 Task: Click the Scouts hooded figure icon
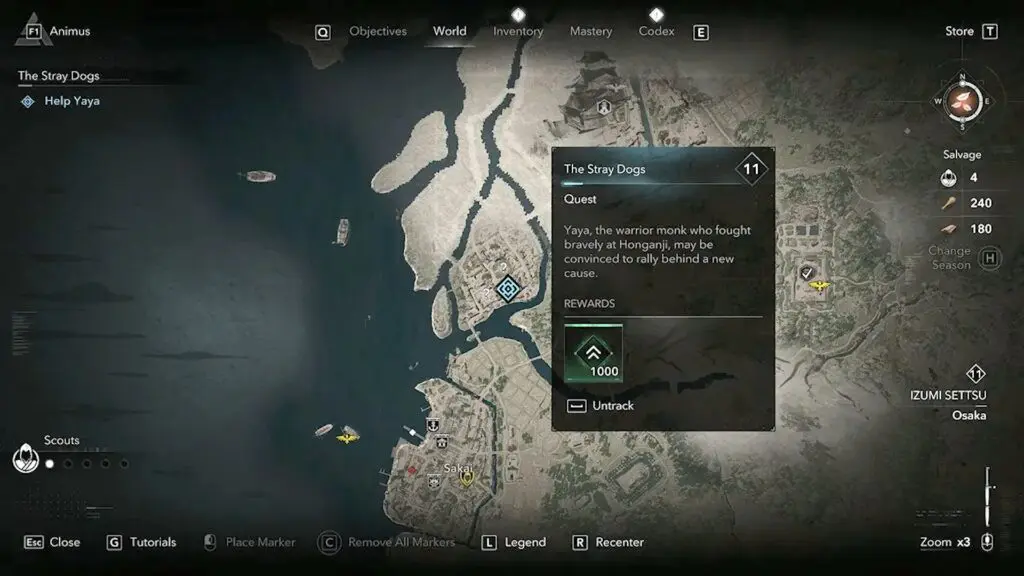click(24, 459)
